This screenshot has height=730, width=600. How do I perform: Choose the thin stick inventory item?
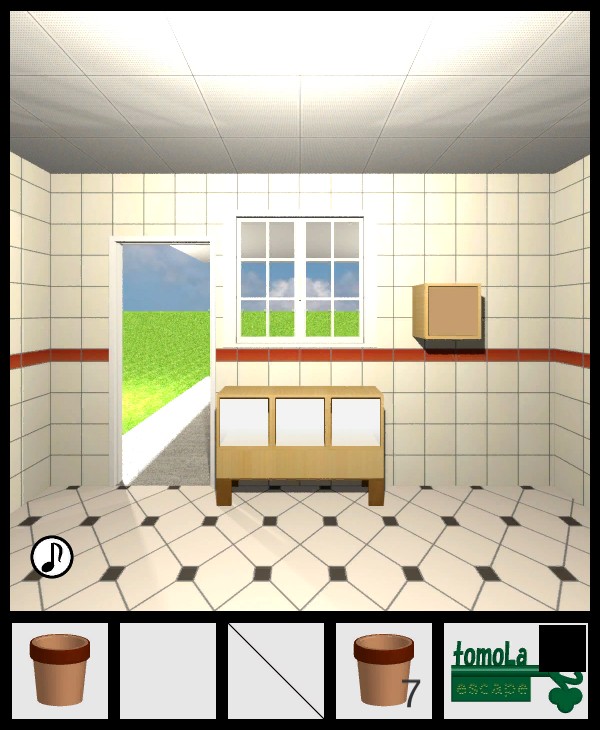point(276,670)
